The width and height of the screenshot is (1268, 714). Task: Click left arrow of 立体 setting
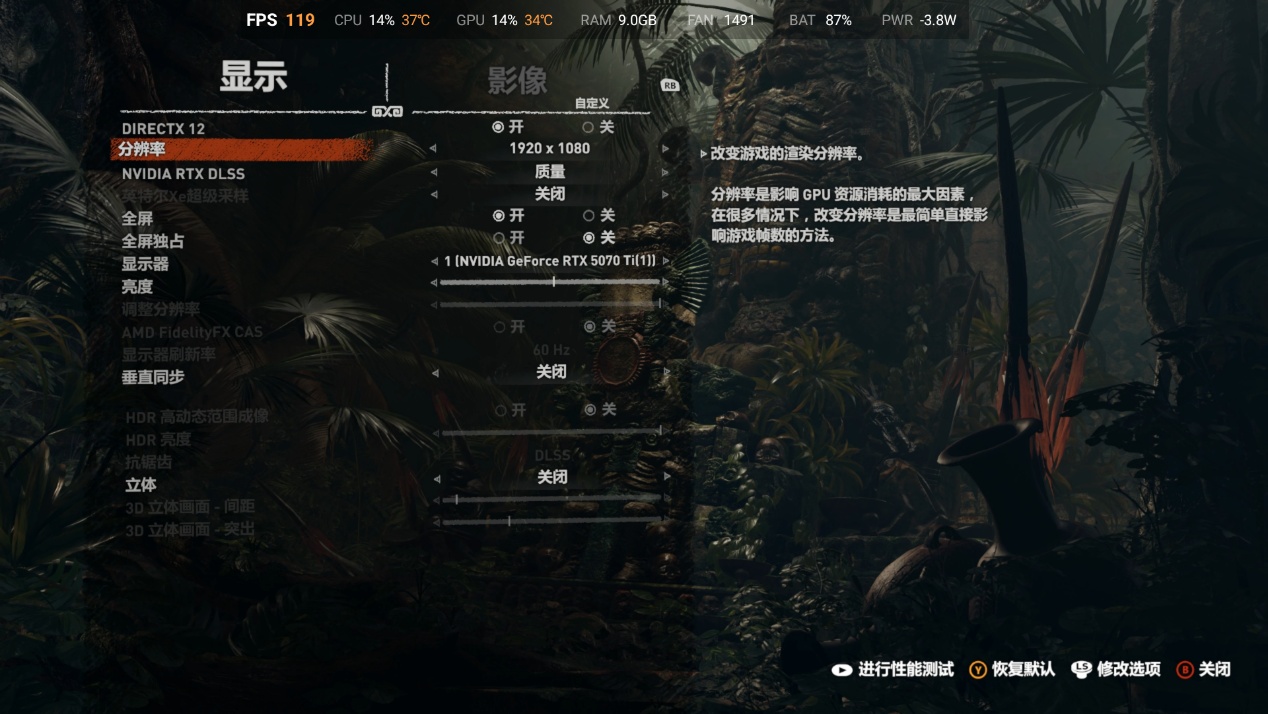pyautogui.click(x=436, y=478)
